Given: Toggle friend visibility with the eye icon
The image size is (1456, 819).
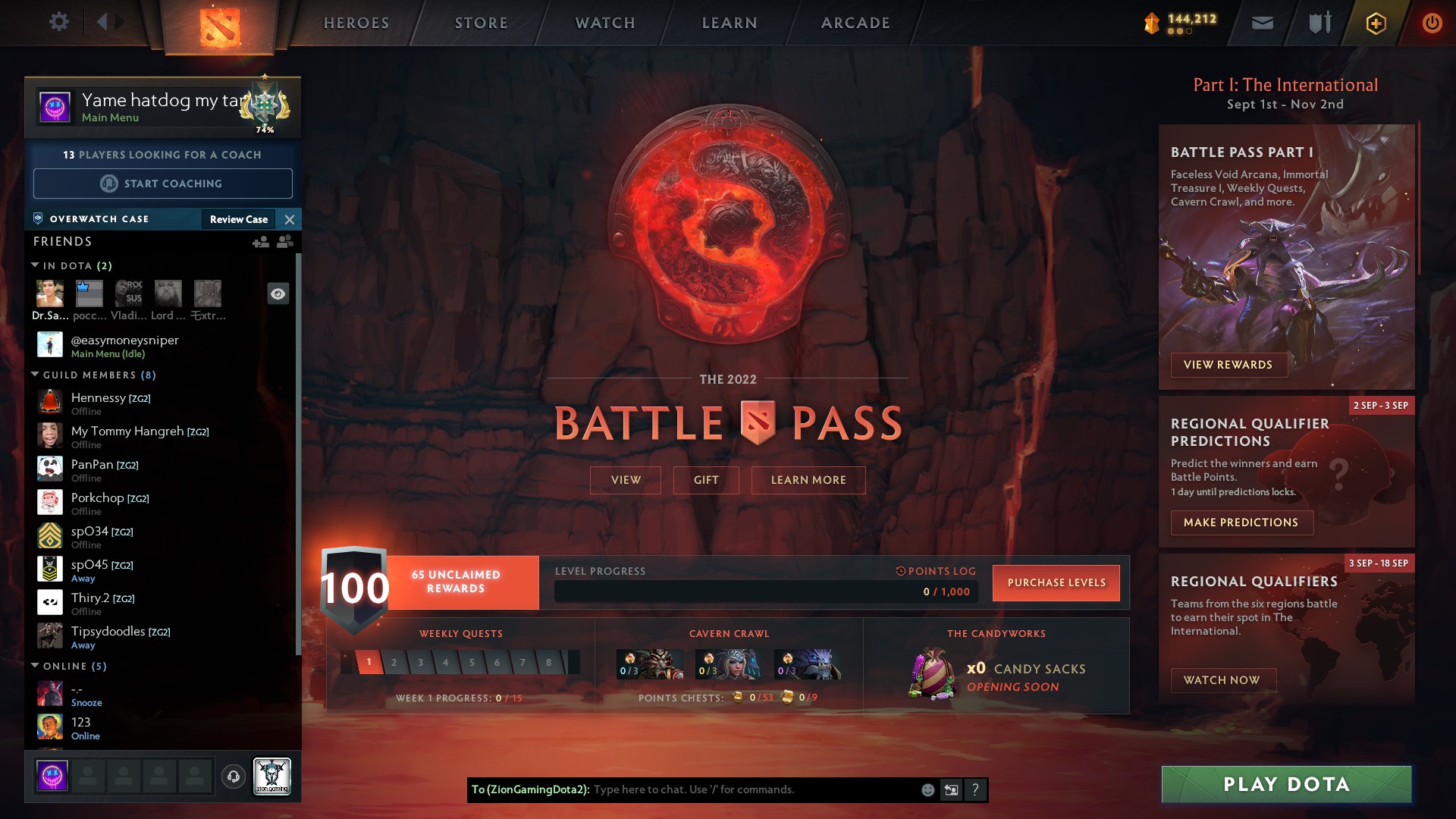Looking at the screenshot, I should (278, 293).
